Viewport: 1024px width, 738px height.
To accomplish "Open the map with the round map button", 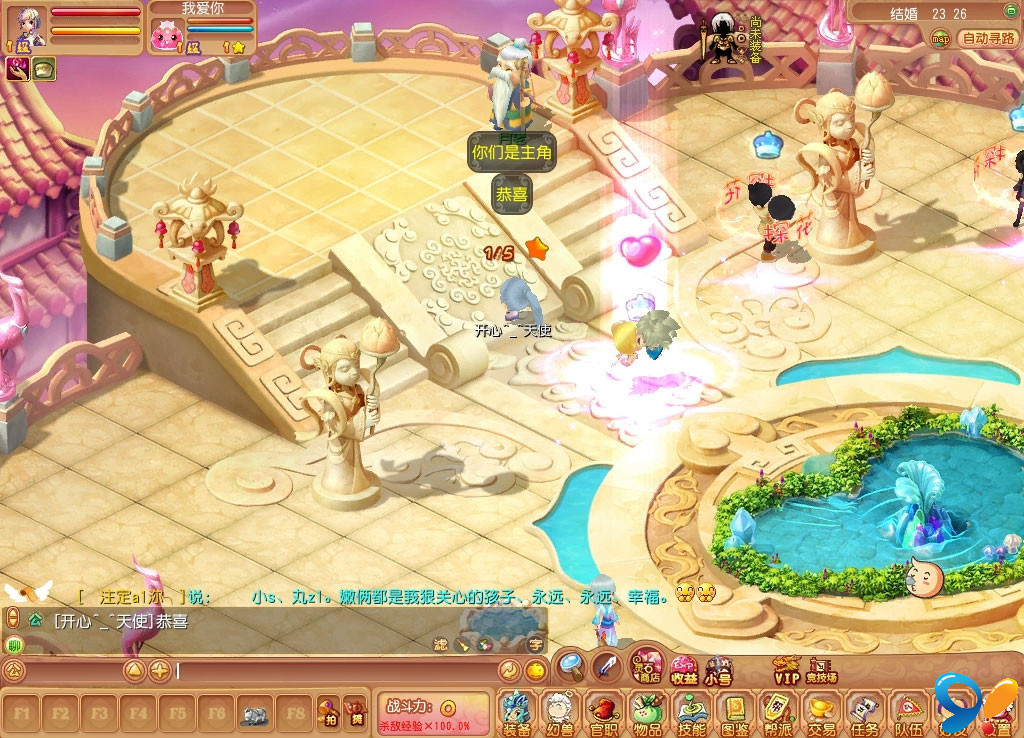I will pyautogui.click(x=940, y=39).
